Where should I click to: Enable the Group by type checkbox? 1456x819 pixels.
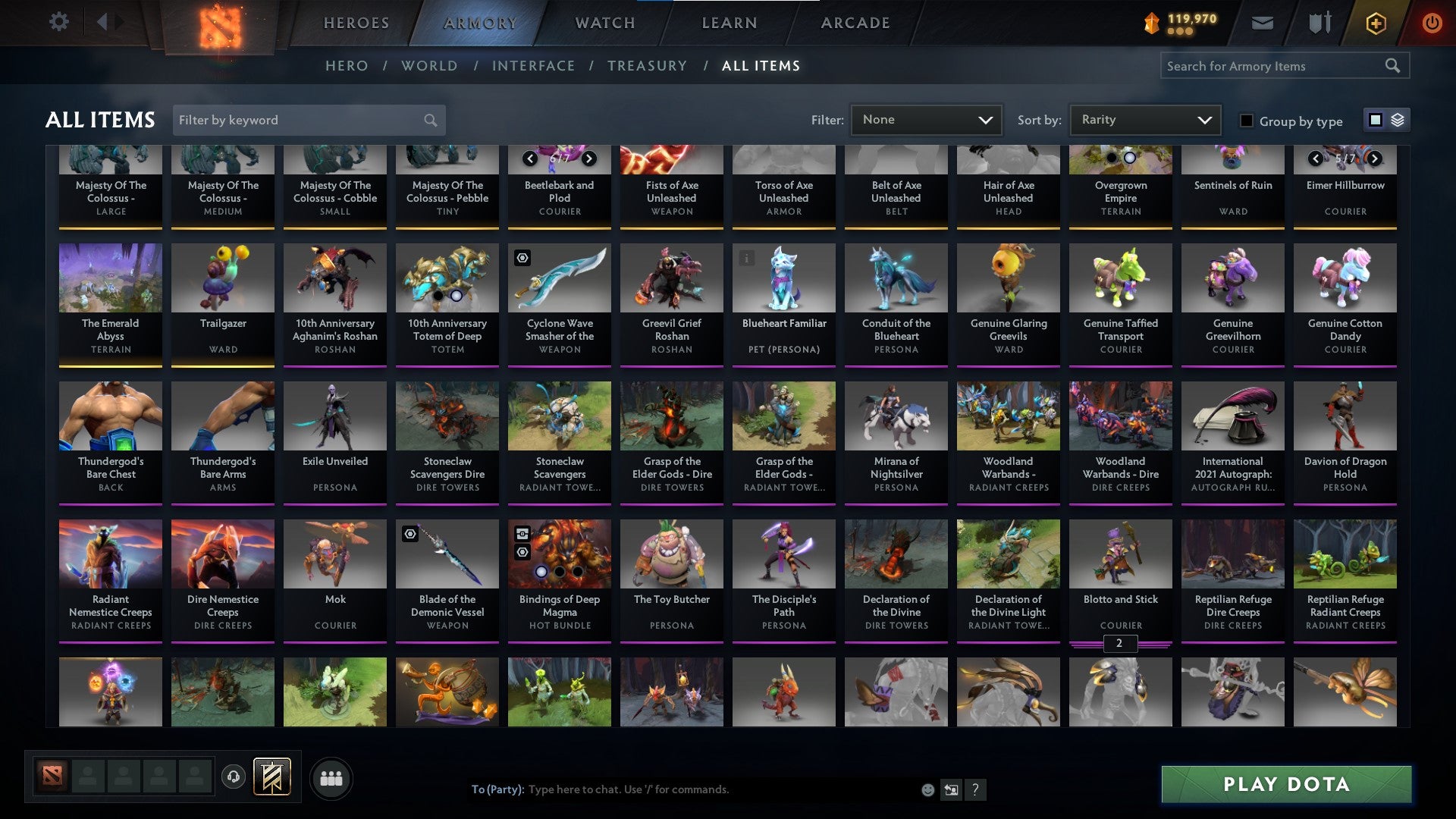[1246, 120]
